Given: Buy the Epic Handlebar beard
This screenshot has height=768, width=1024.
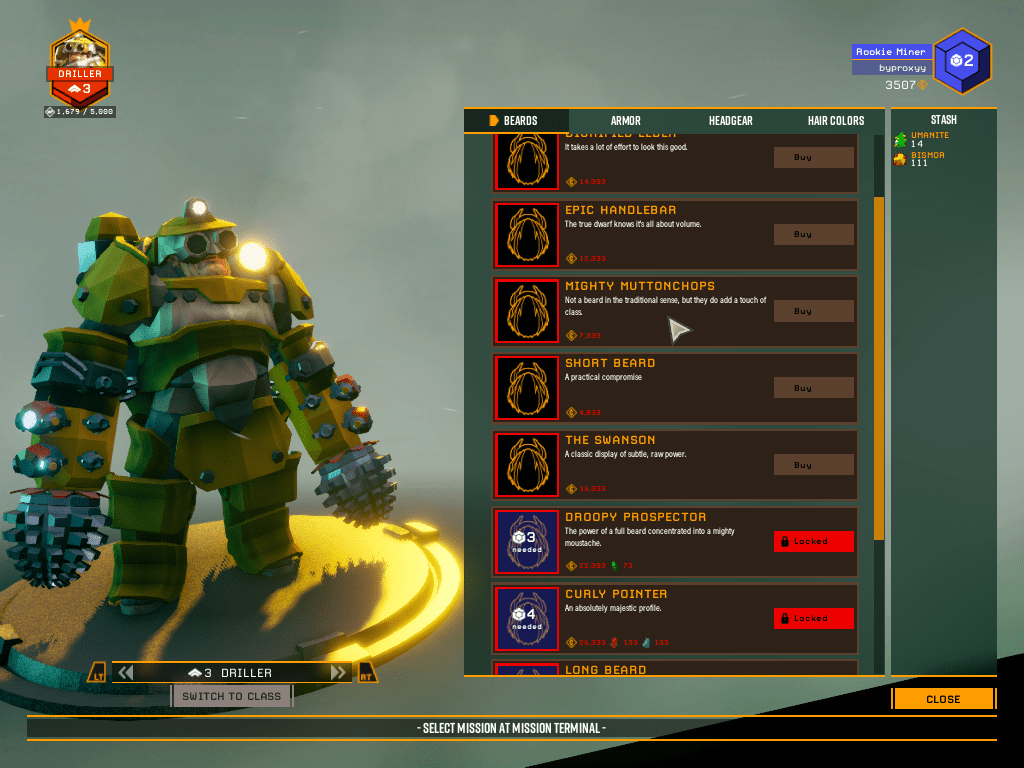Looking at the screenshot, I should 813,234.
